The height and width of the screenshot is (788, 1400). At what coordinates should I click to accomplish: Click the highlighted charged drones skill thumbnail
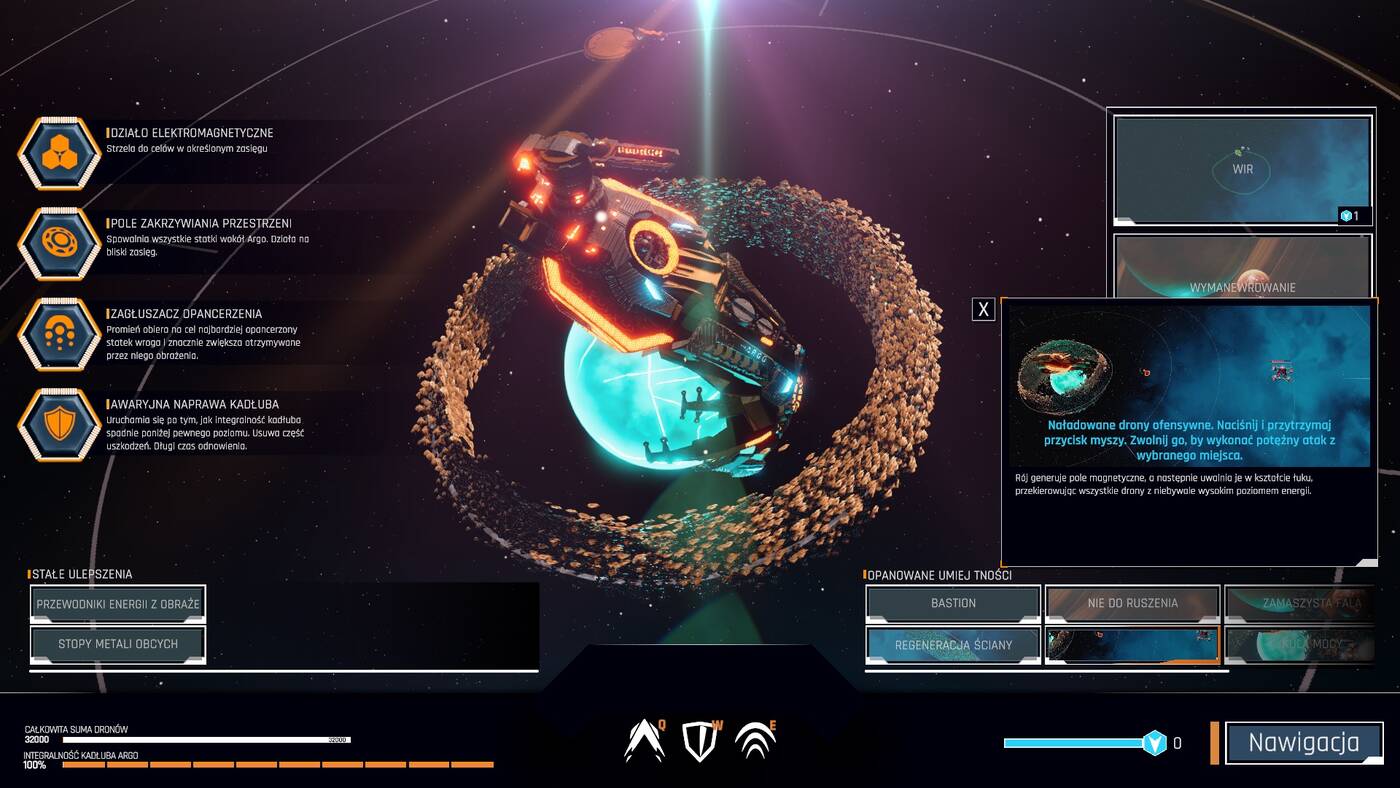coord(1132,645)
